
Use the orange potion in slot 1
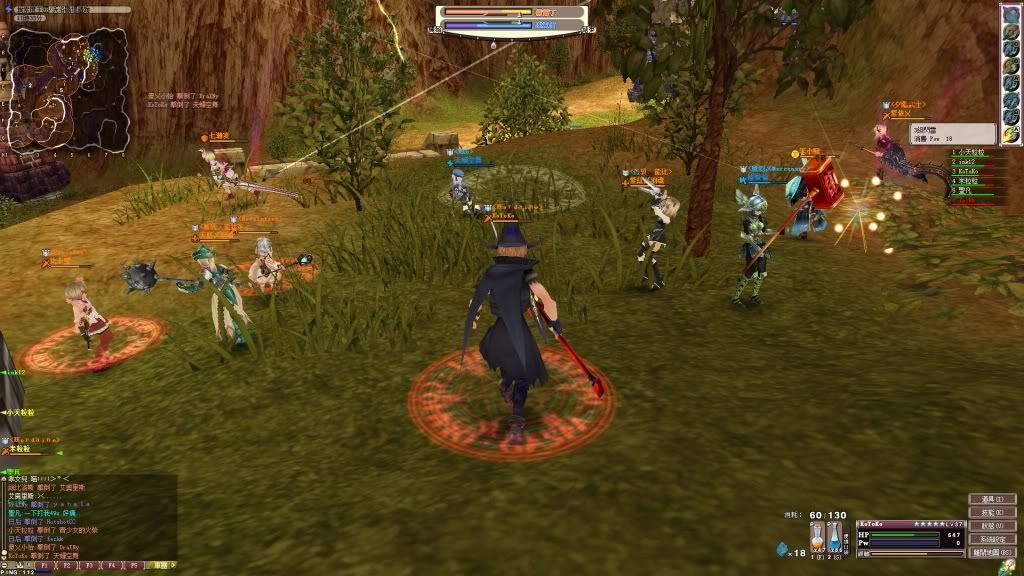(x=817, y=535)
